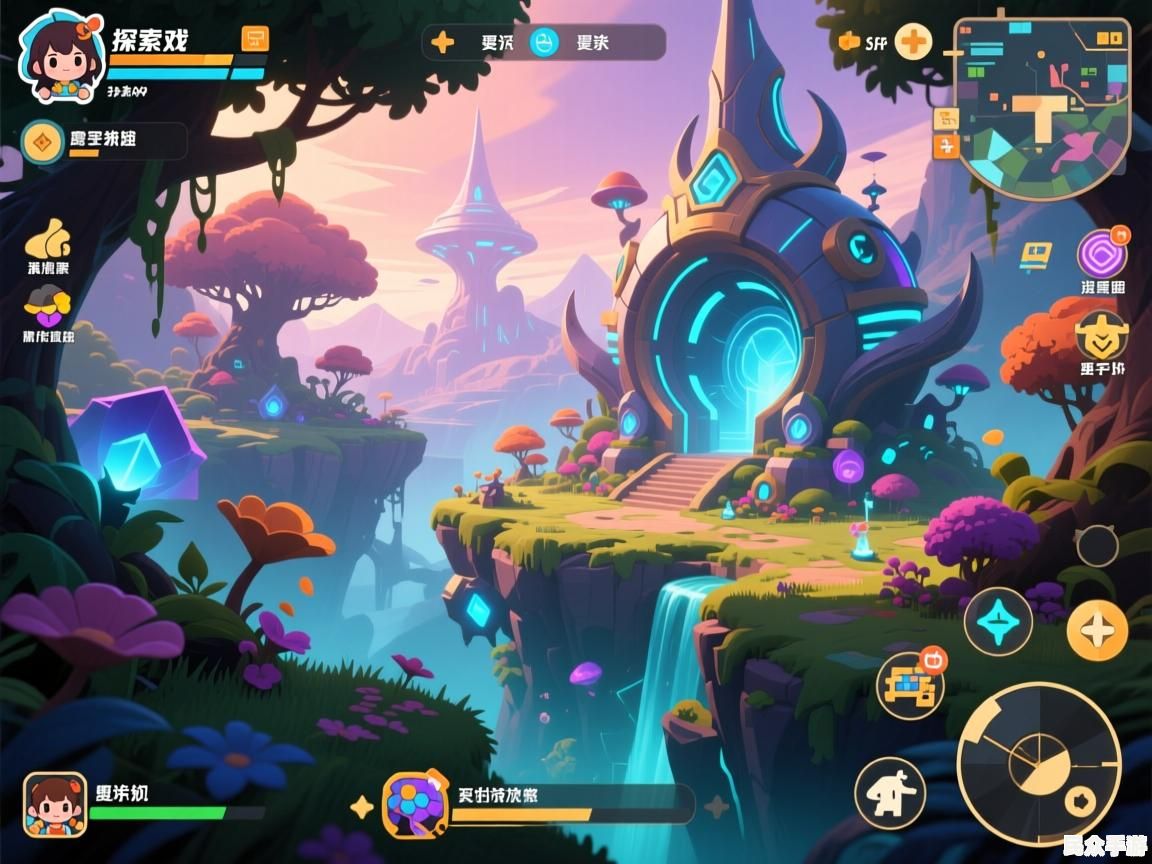
Task: Select the small orange plus beside minimap
Action: pos(946,146)
